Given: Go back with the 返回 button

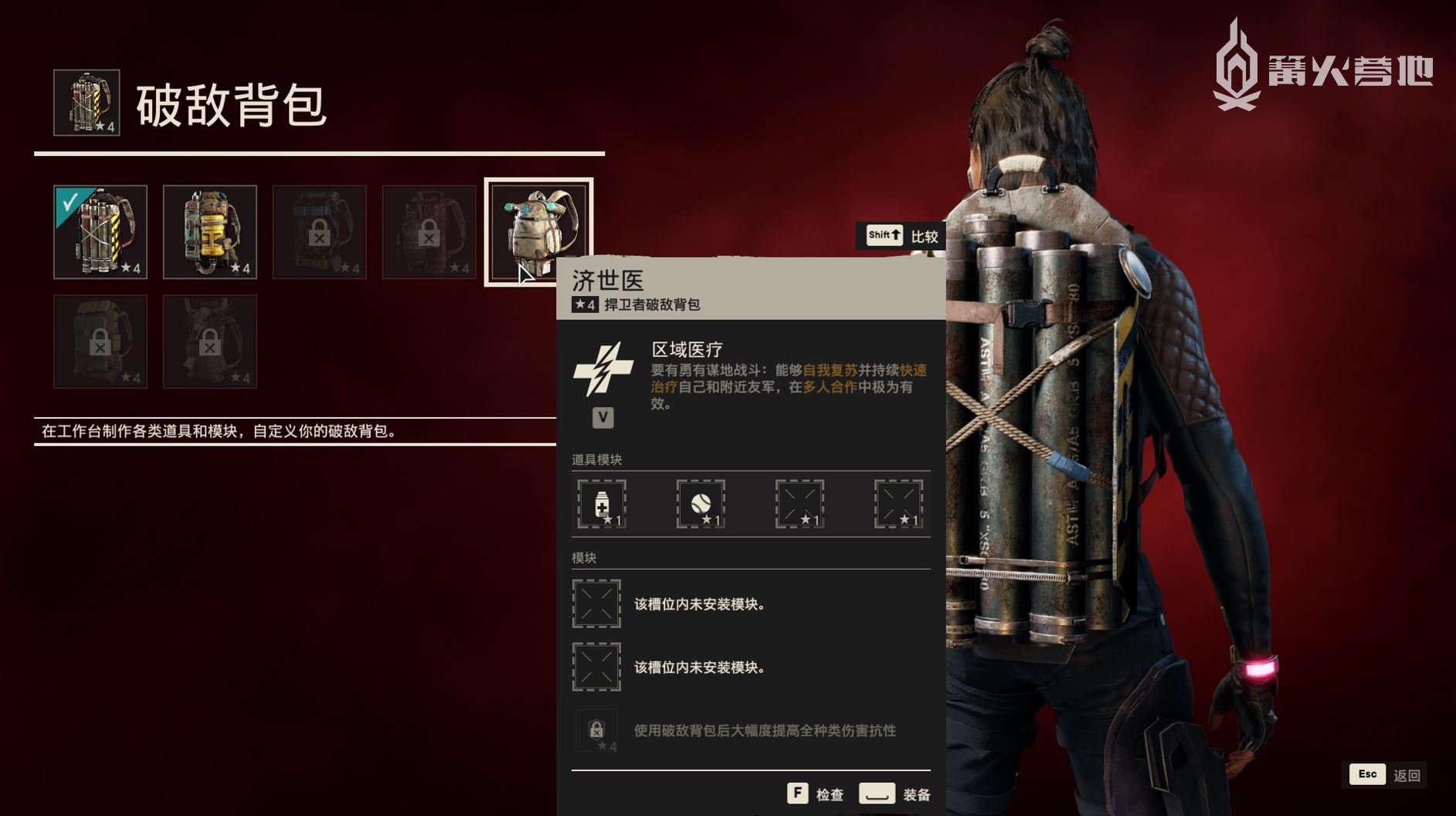Looking at the screenshot, I should pos(1387,775).
